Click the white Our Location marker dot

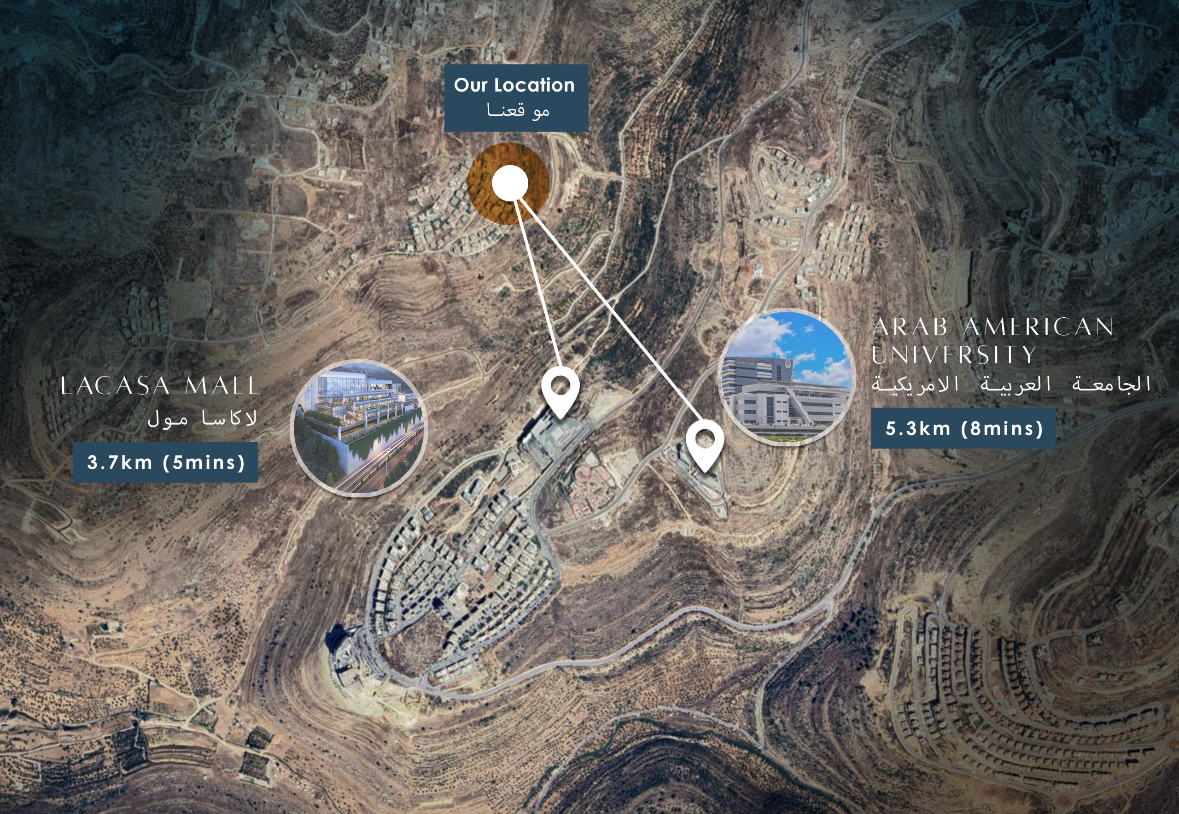(510, 183)
